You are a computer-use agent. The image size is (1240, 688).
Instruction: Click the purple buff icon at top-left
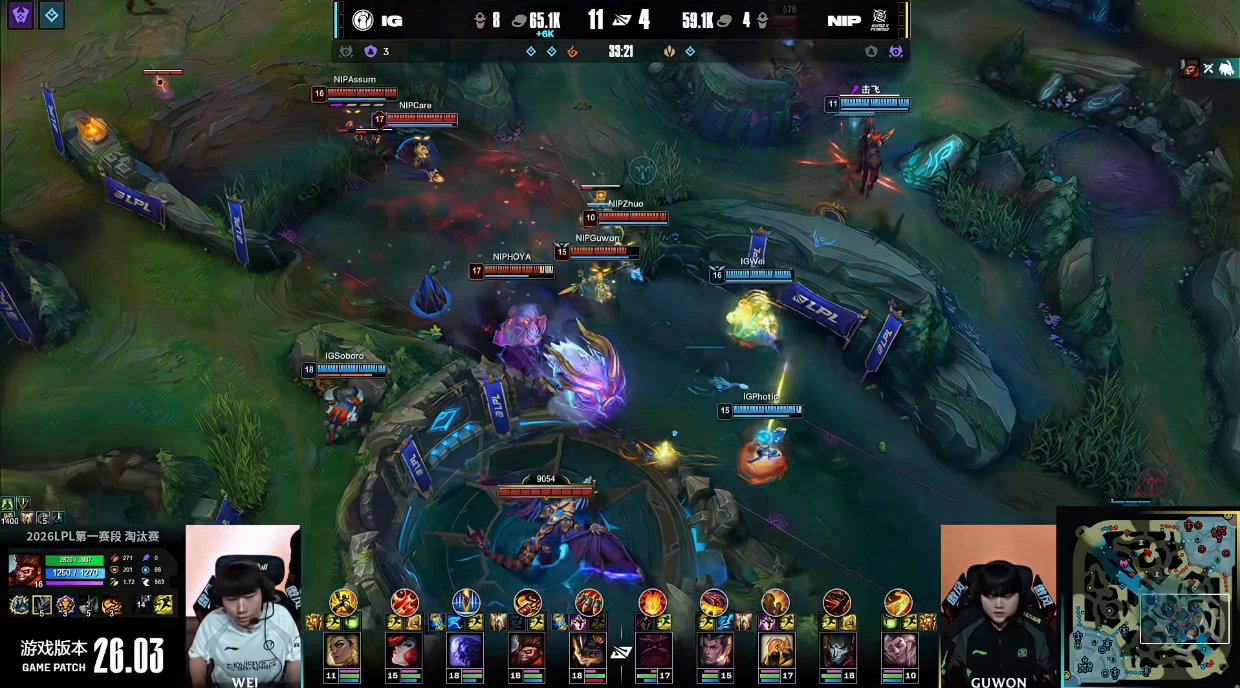[x=20, y=14]
